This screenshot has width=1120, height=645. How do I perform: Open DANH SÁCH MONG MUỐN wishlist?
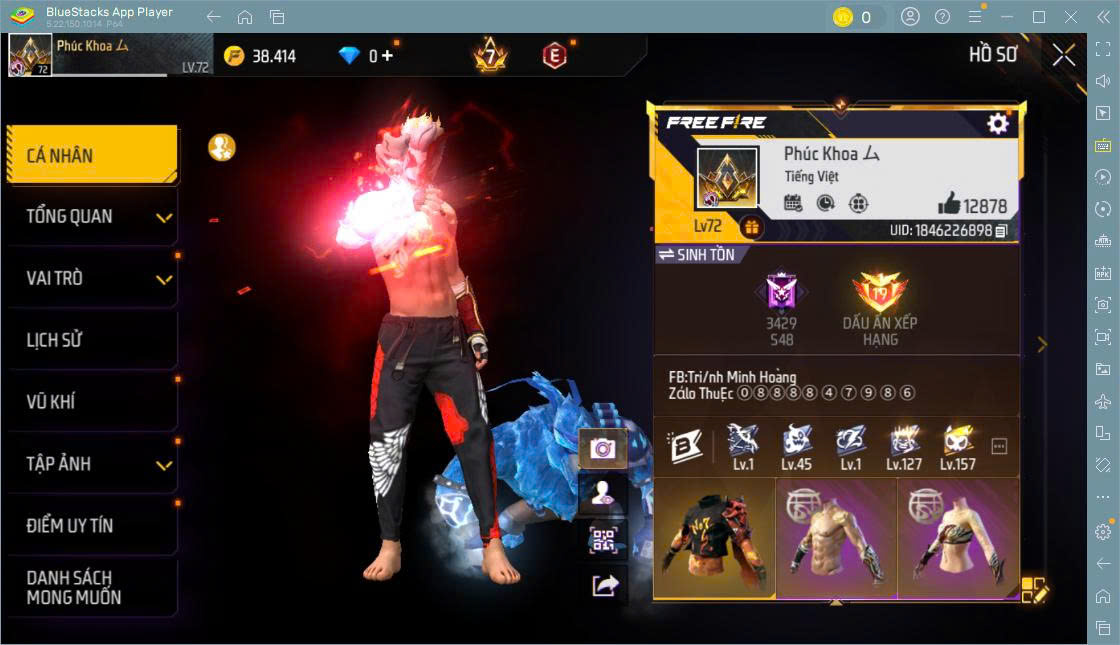click(92, 588)
